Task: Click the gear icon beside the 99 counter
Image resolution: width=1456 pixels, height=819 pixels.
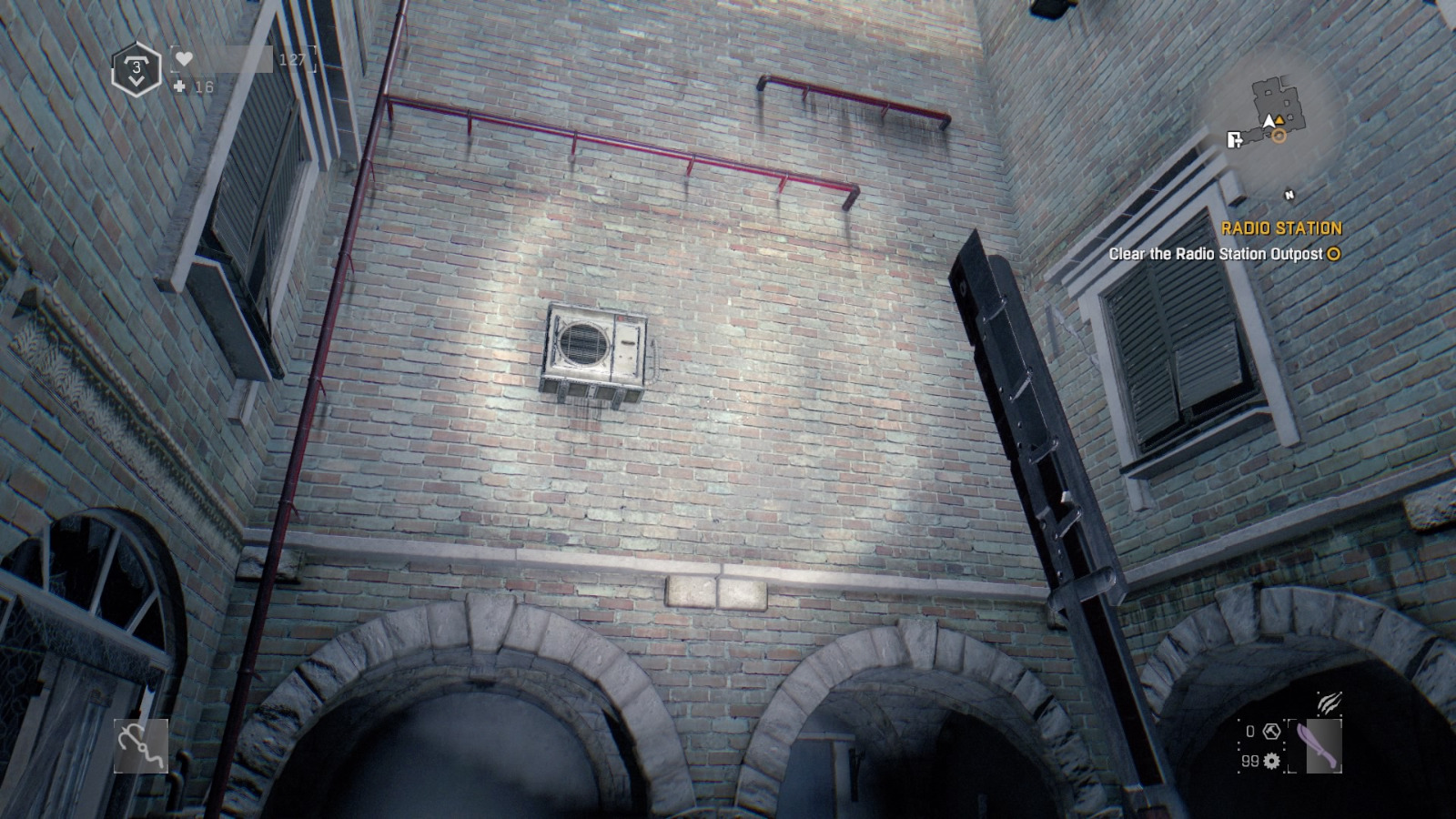Action: click(x=1271, y=761)
